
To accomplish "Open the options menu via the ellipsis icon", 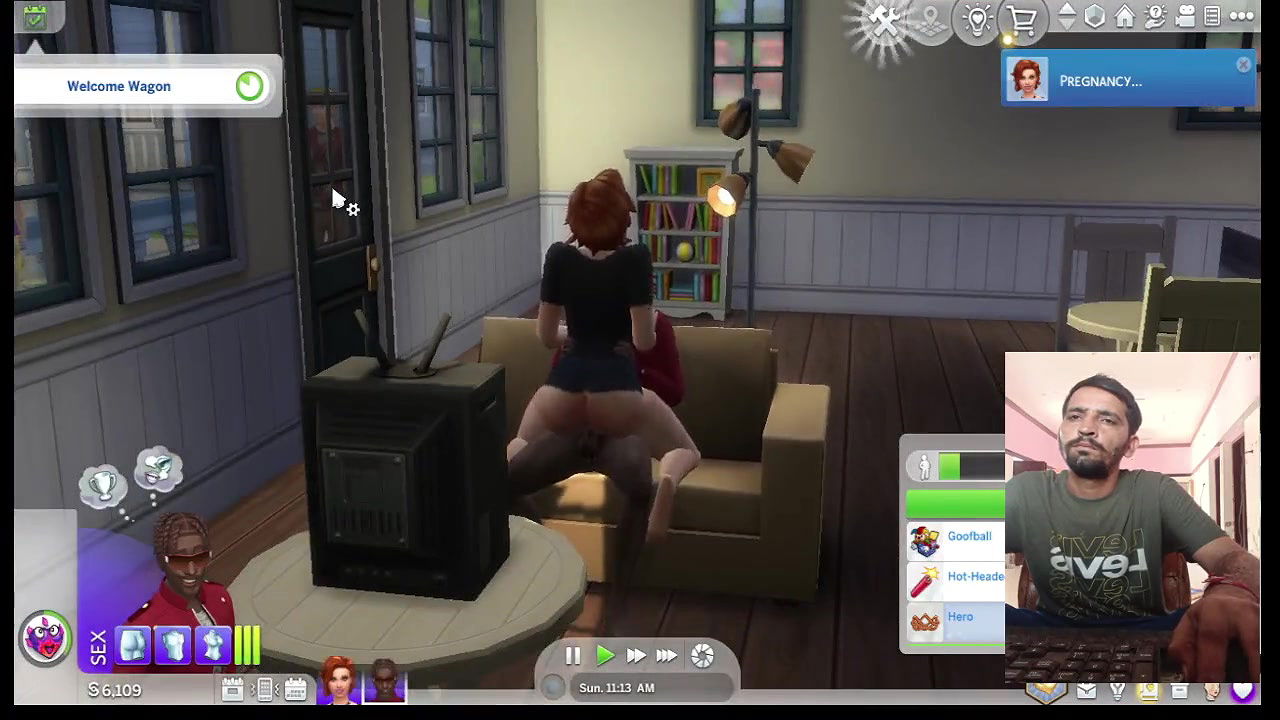I will click(1240, 16).
